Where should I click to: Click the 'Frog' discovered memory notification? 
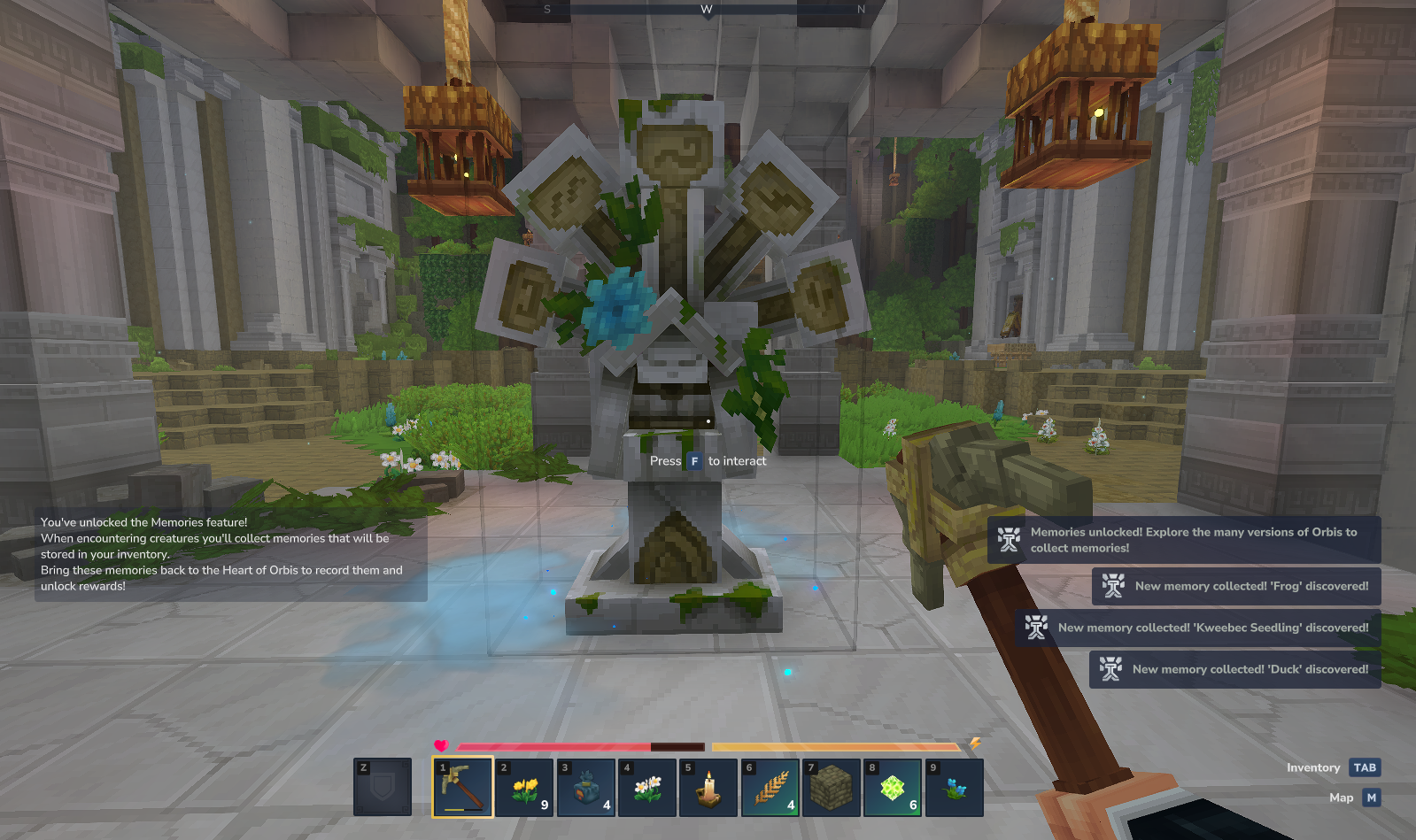pos(1236,586)
